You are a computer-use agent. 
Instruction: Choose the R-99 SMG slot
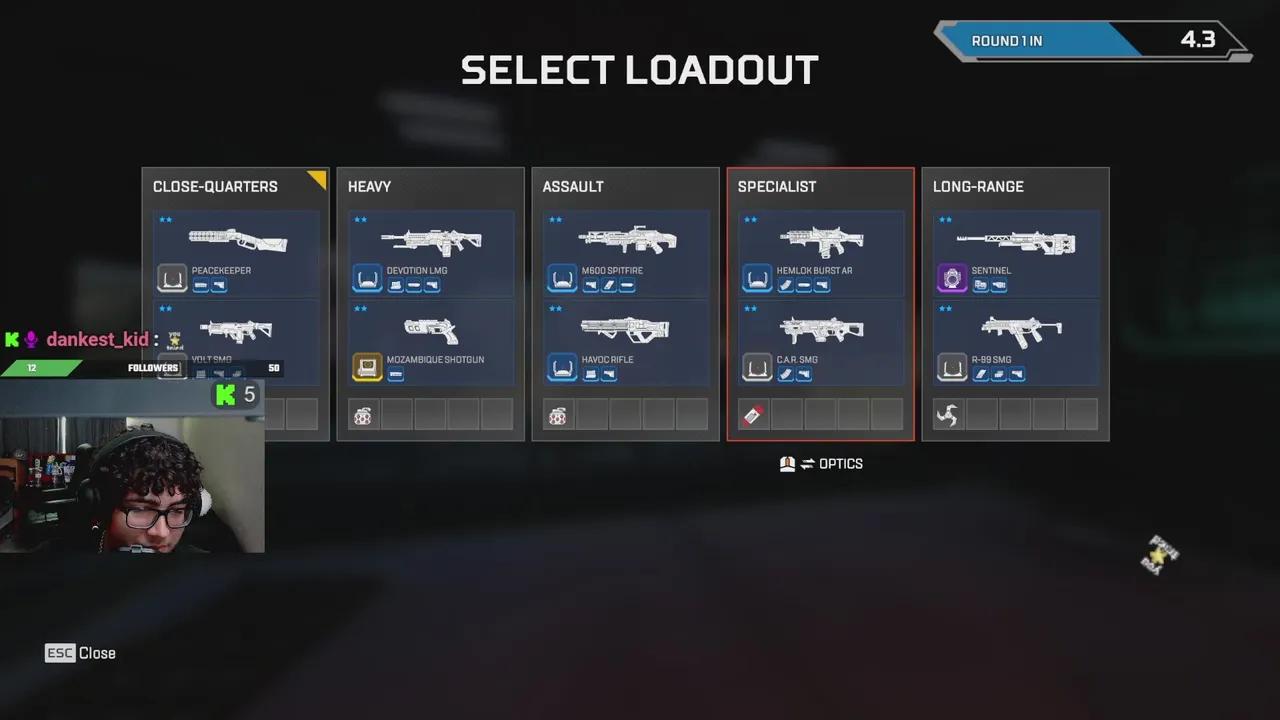(1016, 341)
